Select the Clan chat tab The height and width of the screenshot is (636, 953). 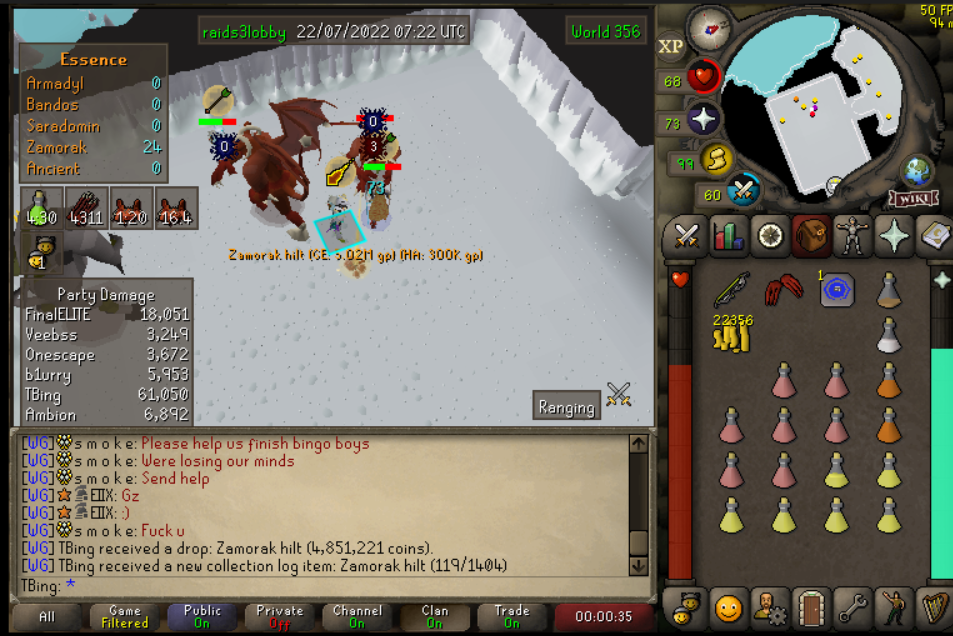[x=434, y=616]
